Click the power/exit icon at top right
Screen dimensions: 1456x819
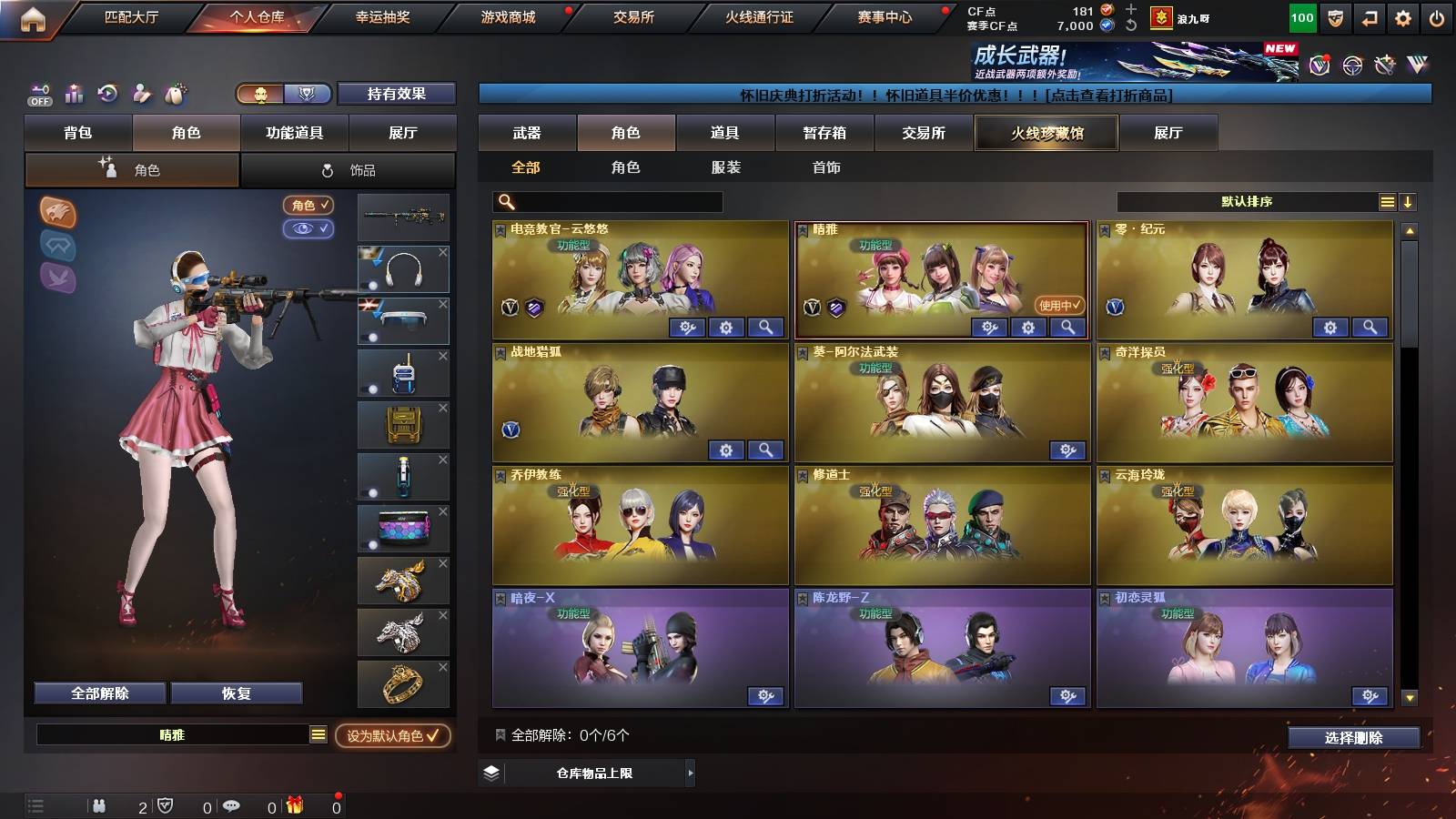[1435, 16]
